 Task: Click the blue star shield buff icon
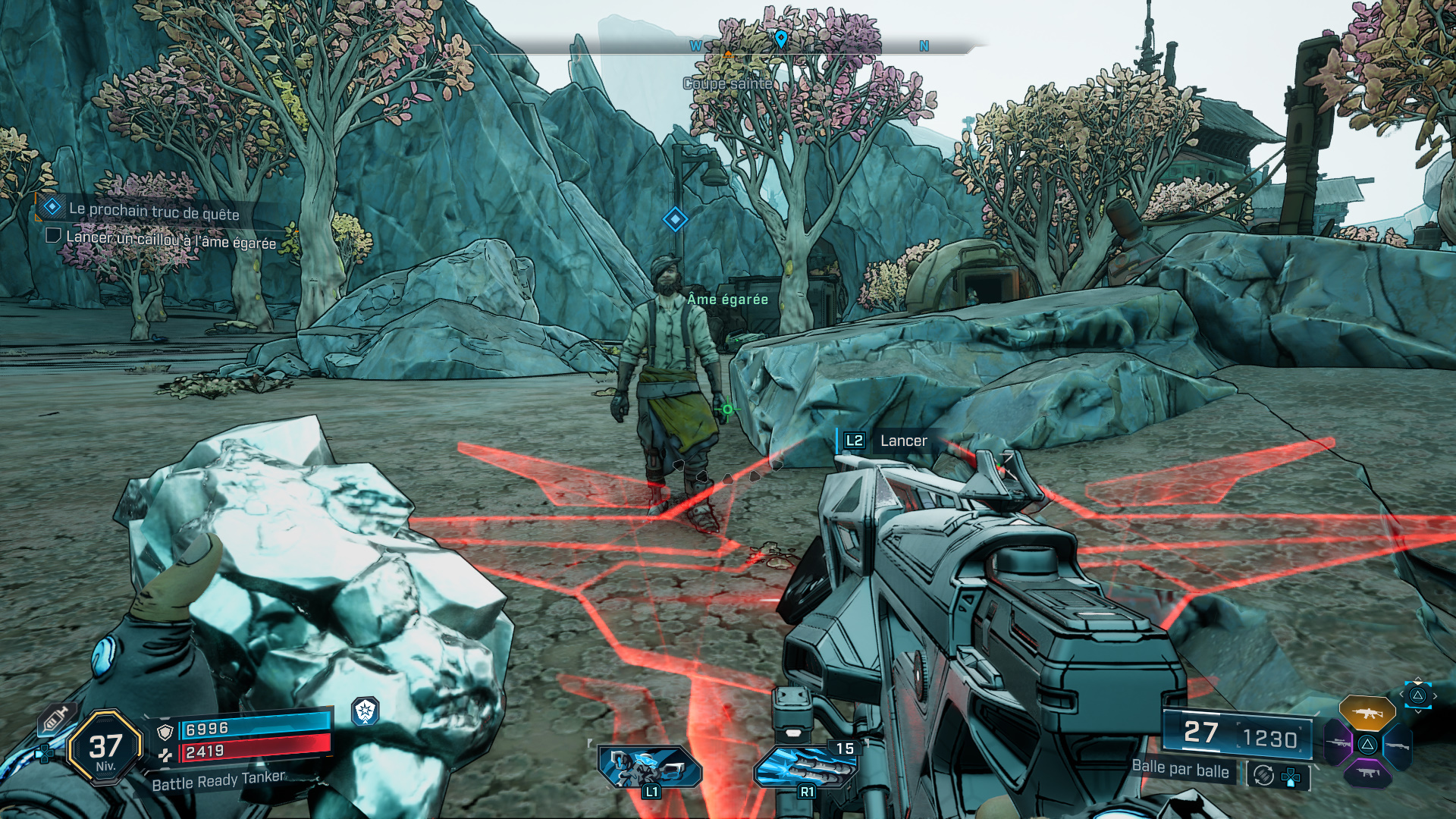pyautogui.click(x=366, y=711)
